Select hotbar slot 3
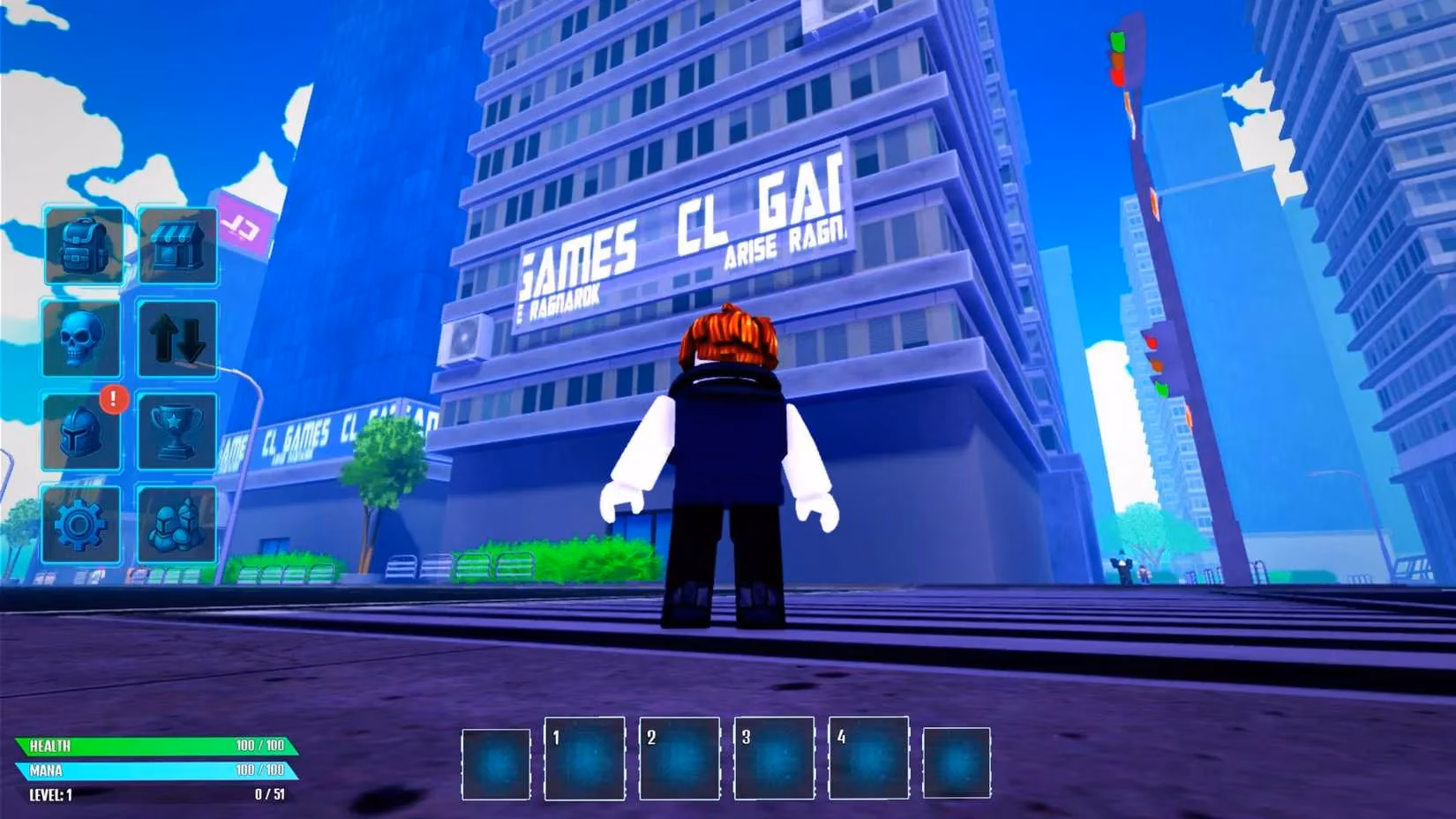The width and height of the screenshot is (1456, 819). tap(775, 761)
